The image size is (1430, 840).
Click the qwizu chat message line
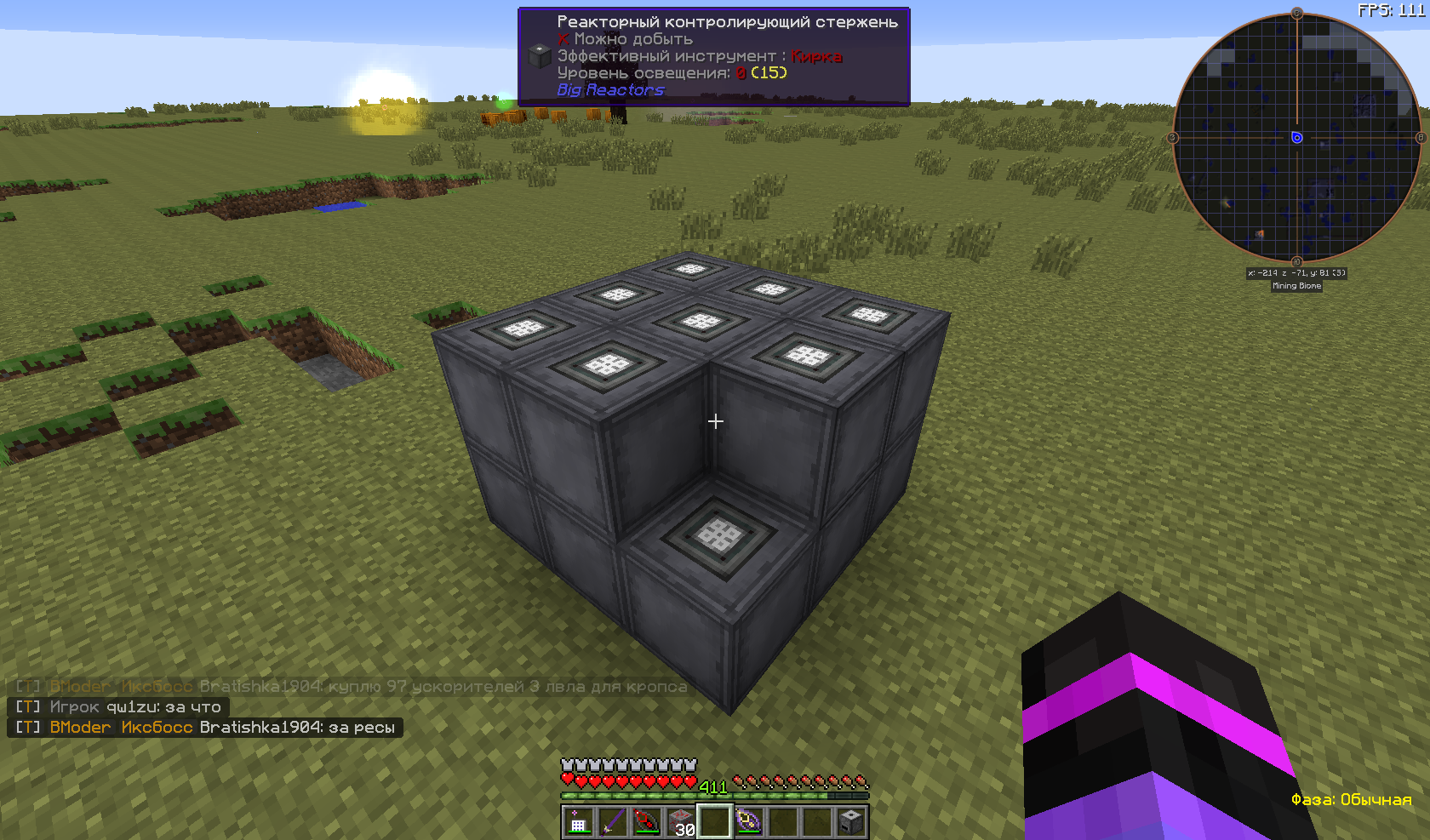pos(118,707)
